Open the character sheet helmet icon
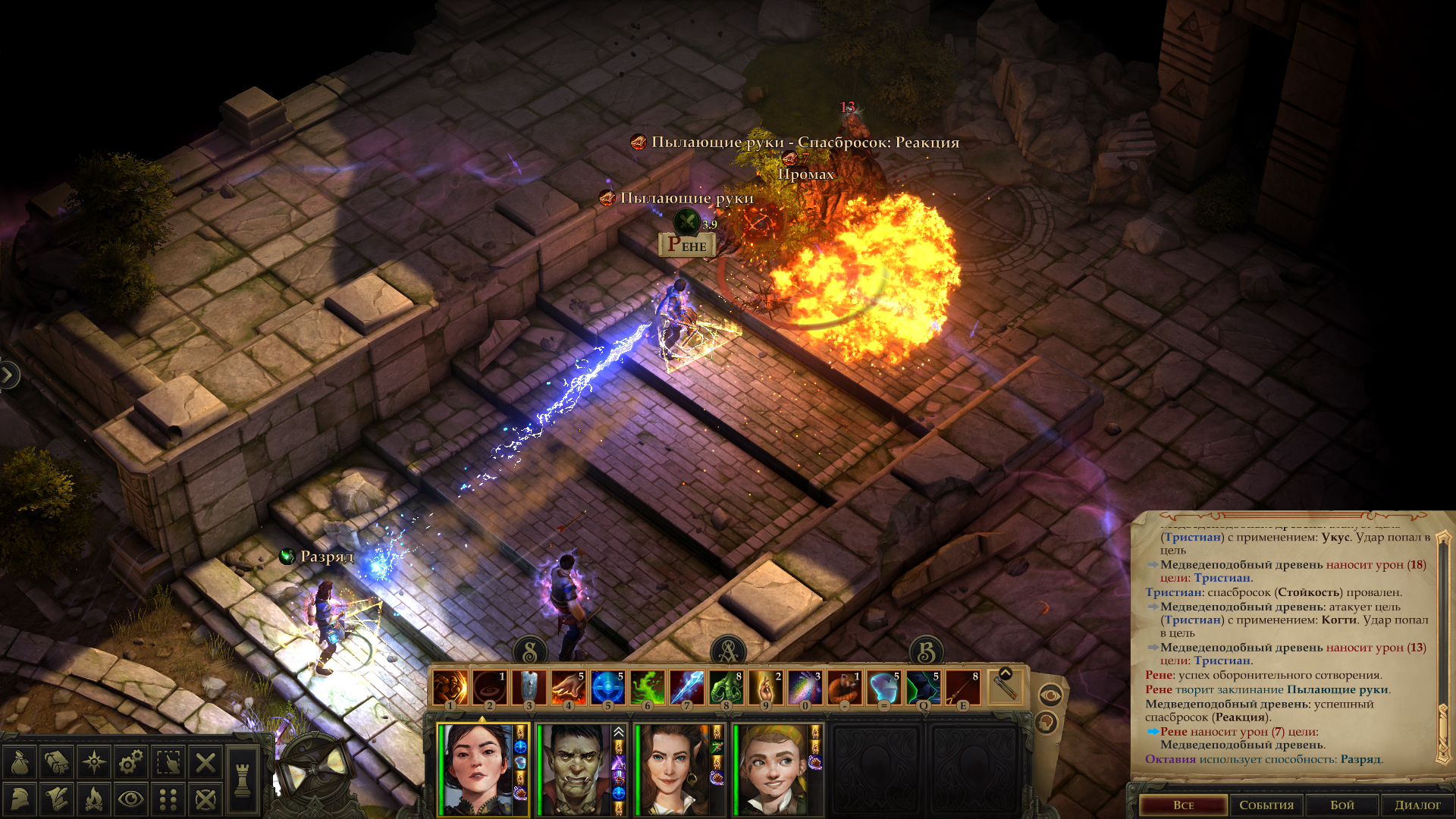This screenshot has width=1456, height=819. tap(20, 799)
